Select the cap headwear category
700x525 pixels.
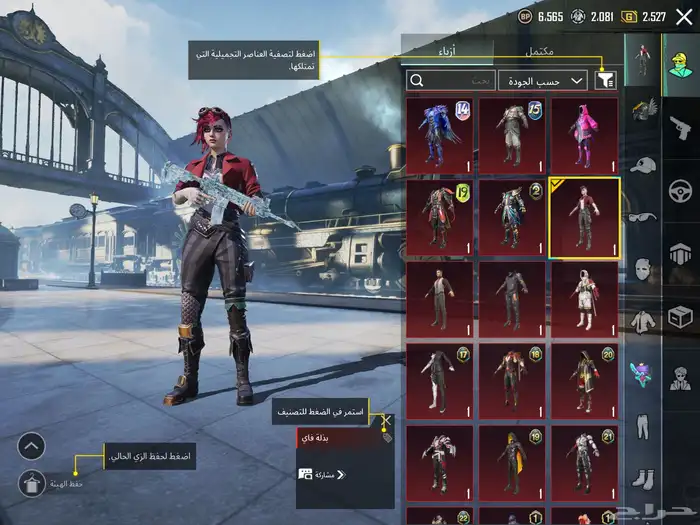point(641,164)
